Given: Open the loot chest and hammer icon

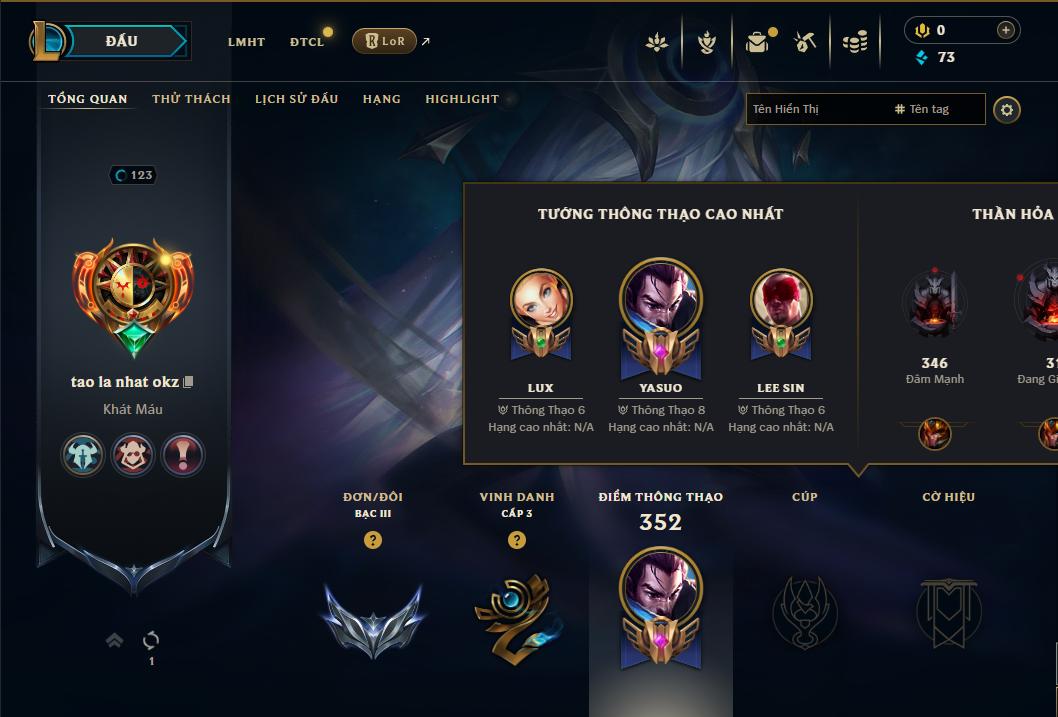Looking at the screenshot, I should pyautogui.click(x=805, y=42).
